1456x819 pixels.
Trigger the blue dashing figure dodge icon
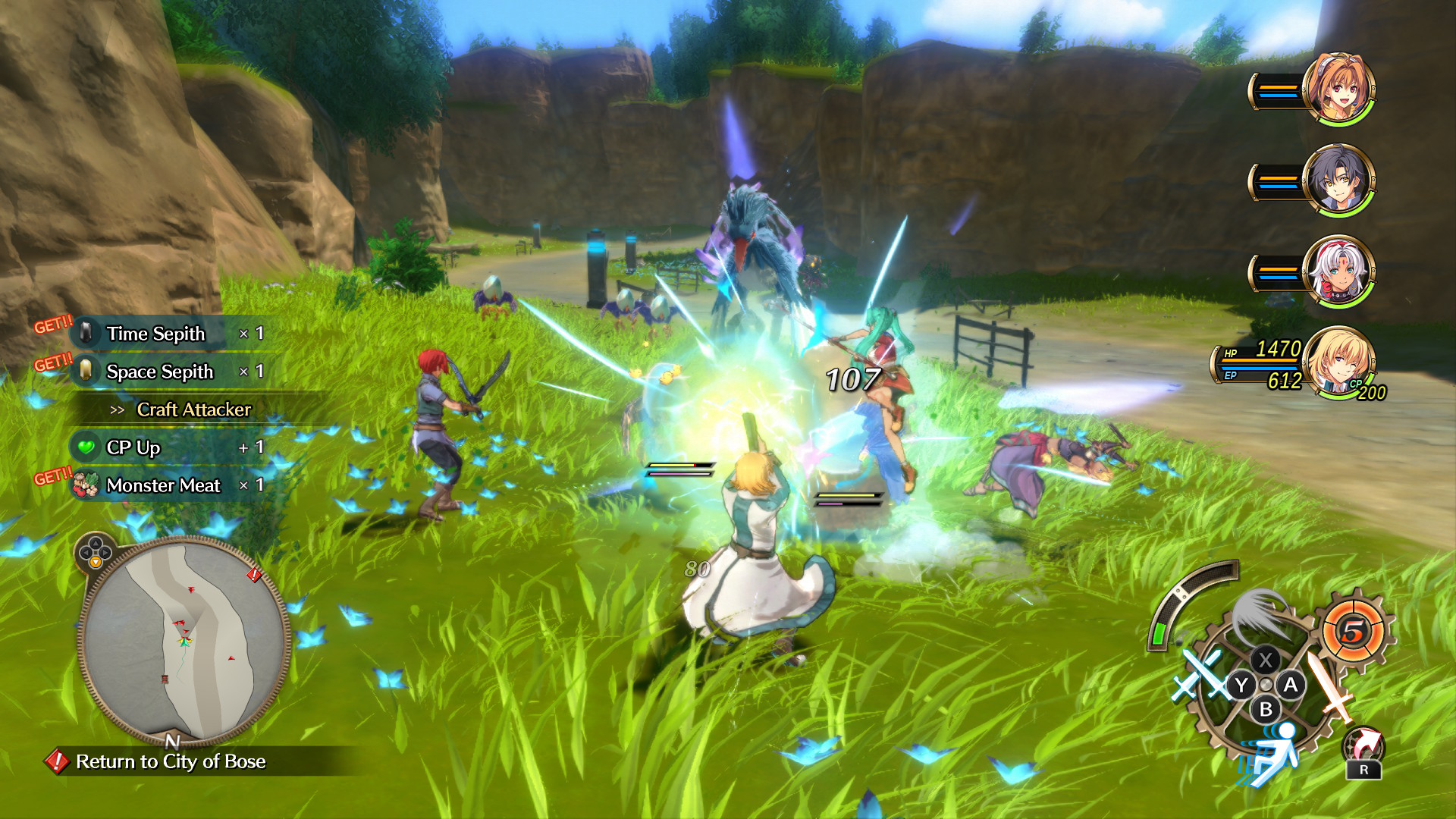pyautogui.click(x=1274, y=755)
